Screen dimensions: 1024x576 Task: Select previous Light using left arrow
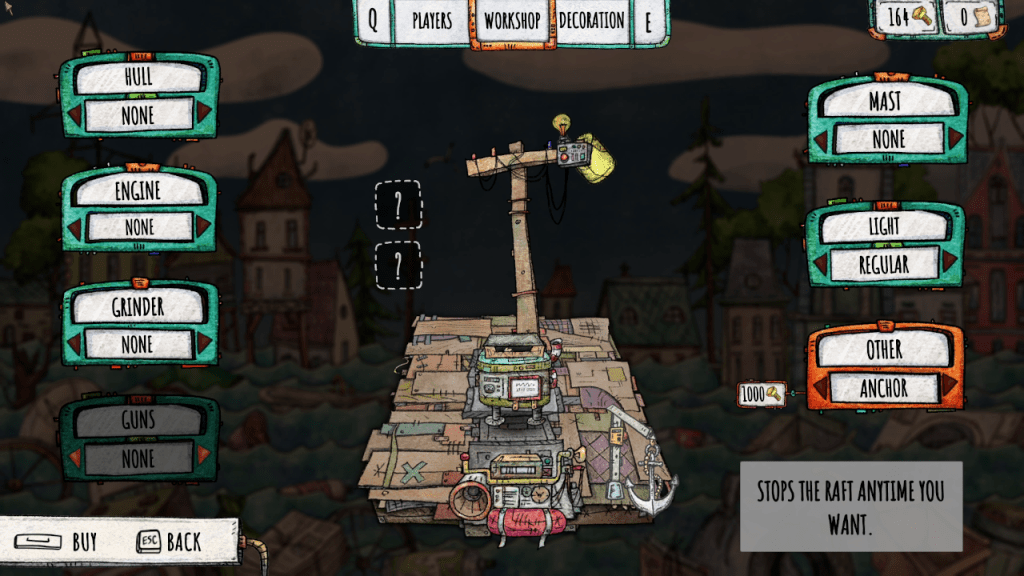tap(820, 264)
